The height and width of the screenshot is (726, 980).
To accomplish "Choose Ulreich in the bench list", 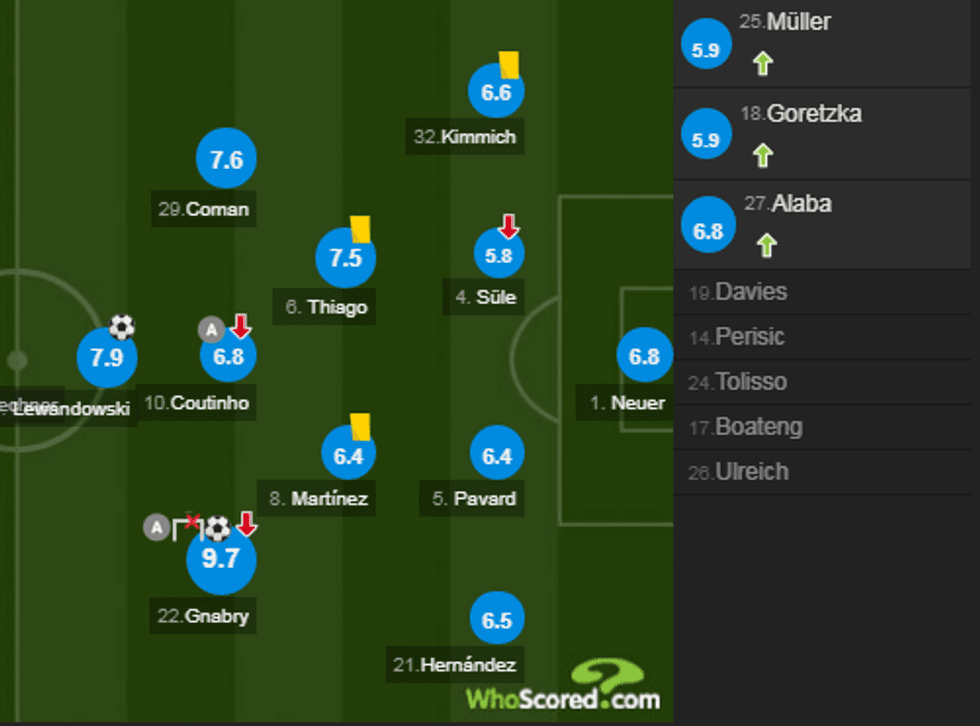I will [x=826, y=472].
